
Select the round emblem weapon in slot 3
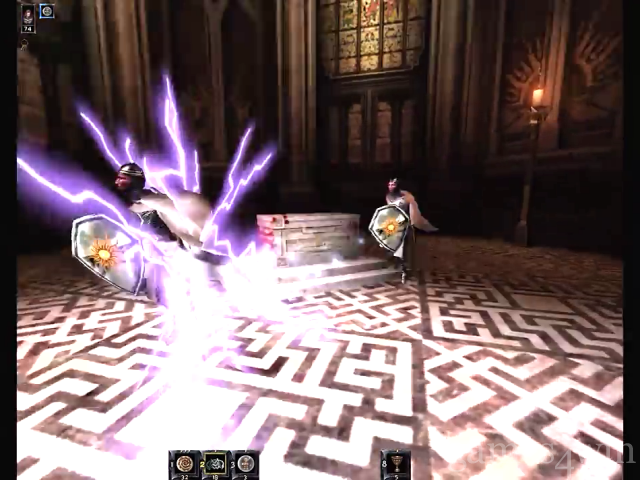245,463
